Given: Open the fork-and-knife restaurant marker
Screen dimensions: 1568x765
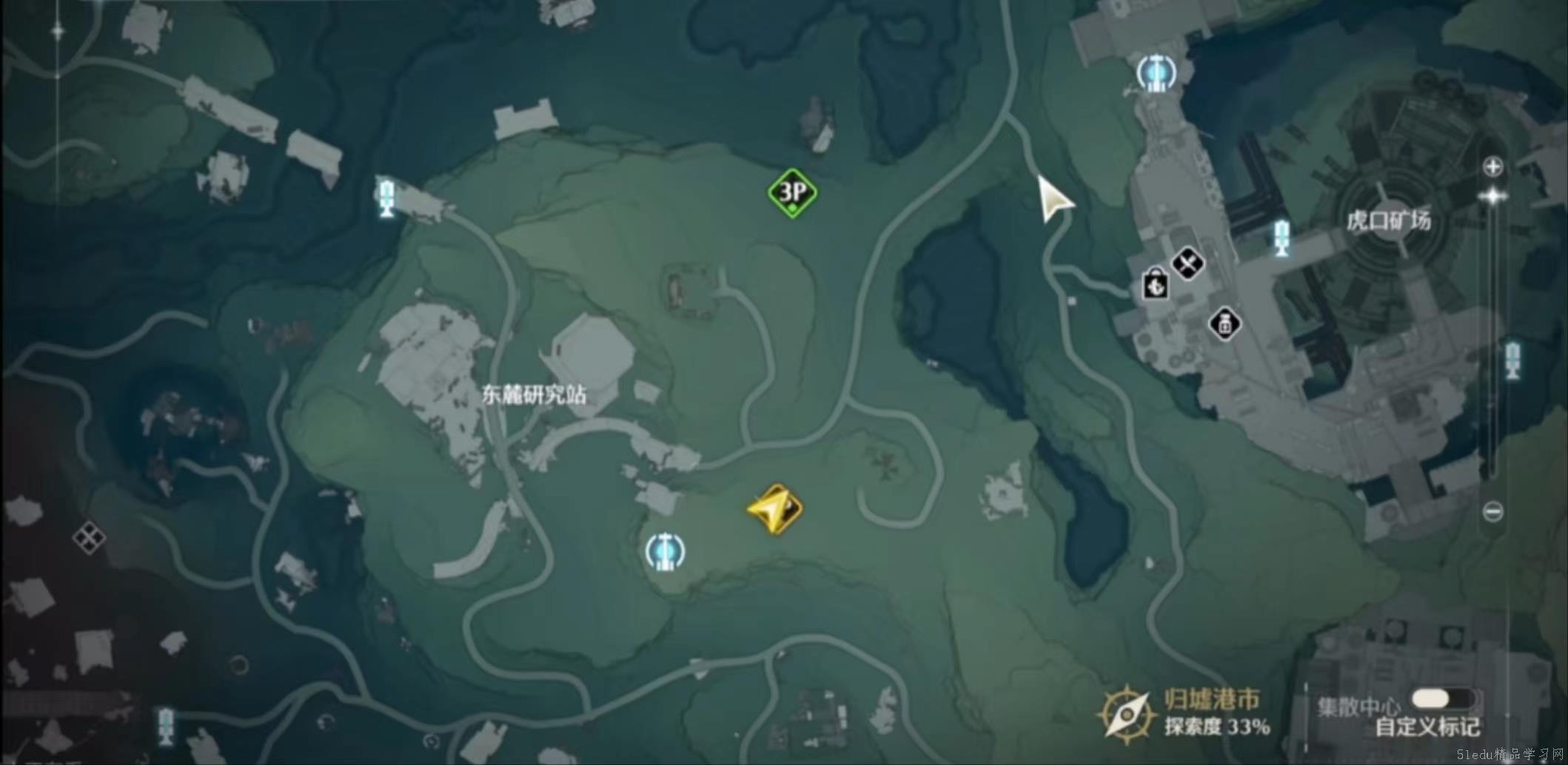Looking at the screenshot, I should click(1189, 263).
